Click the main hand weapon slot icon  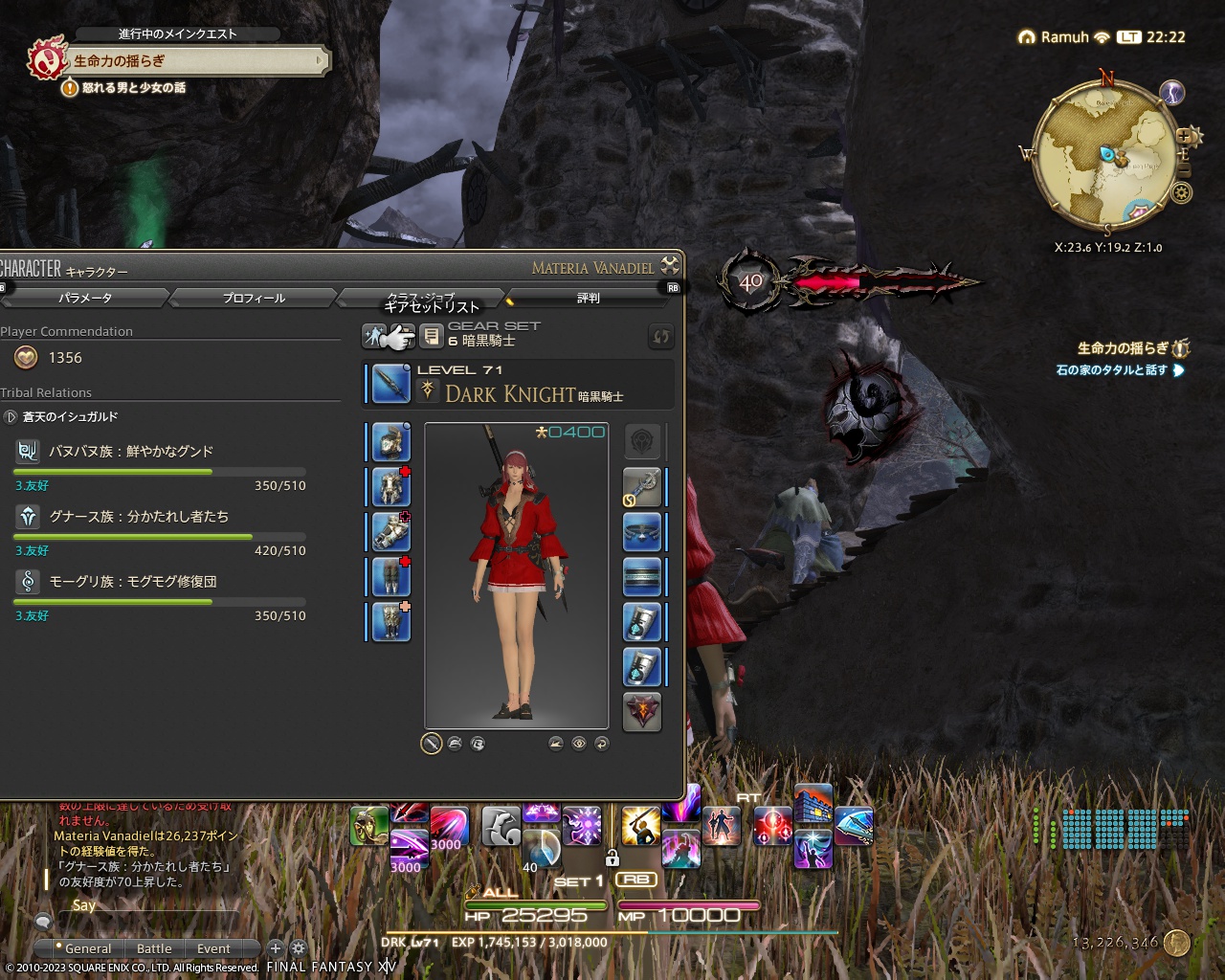(x=390, y=384)
